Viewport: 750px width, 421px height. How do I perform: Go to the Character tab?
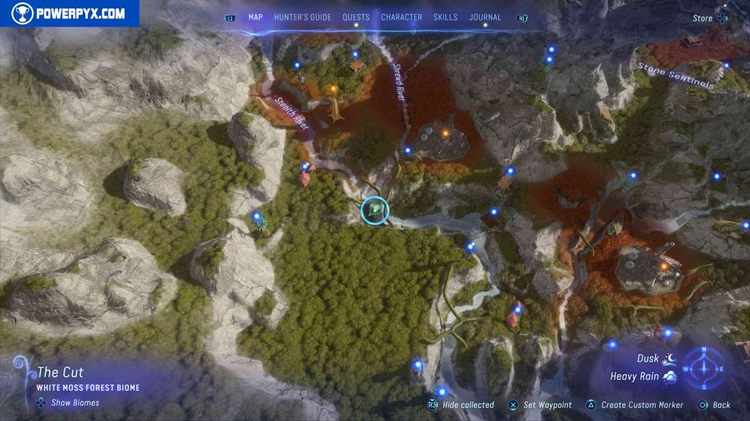coord(401,17)
